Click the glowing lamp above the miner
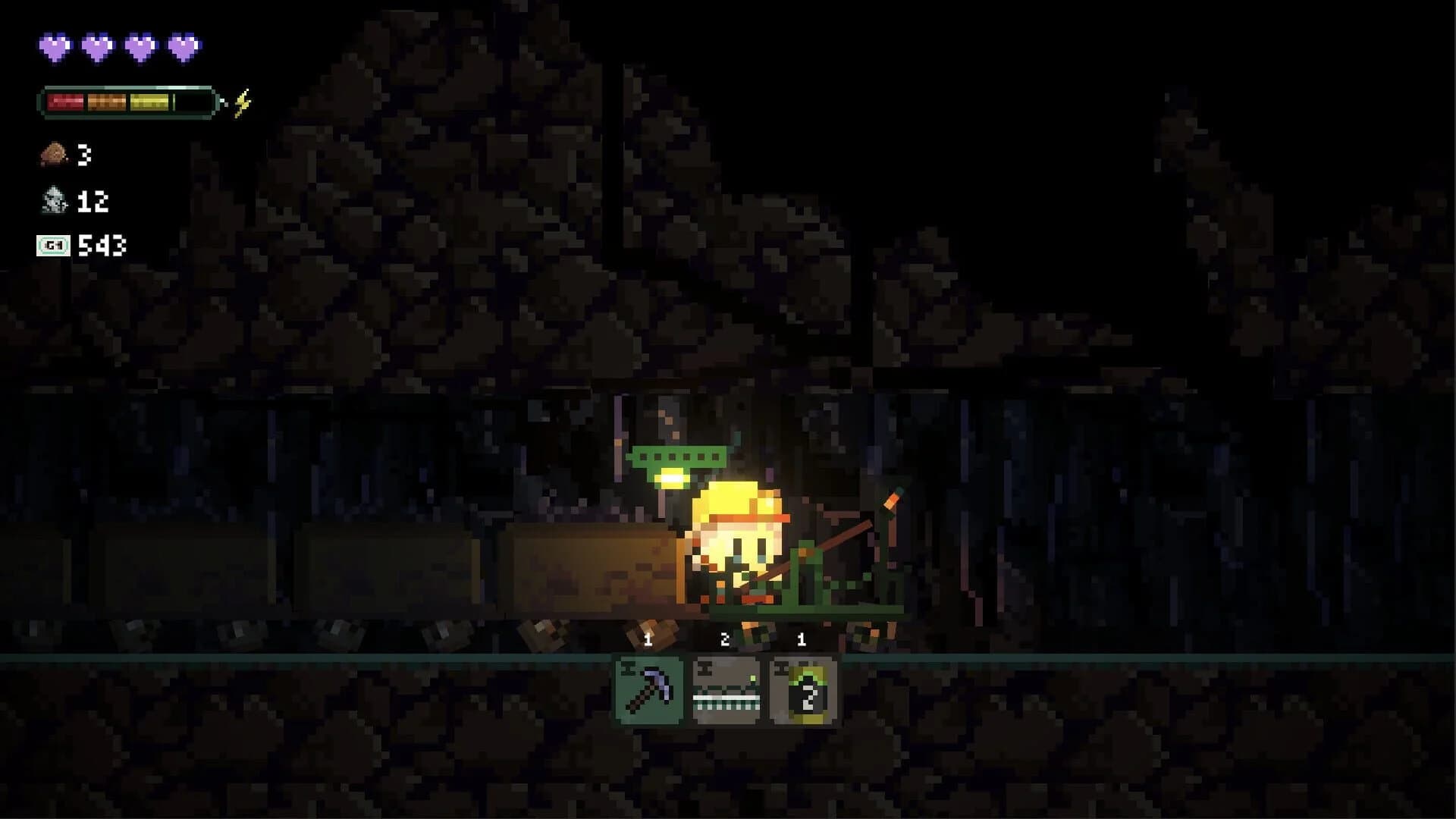The height and width of the screenshot is (819, 1456). 670,478
